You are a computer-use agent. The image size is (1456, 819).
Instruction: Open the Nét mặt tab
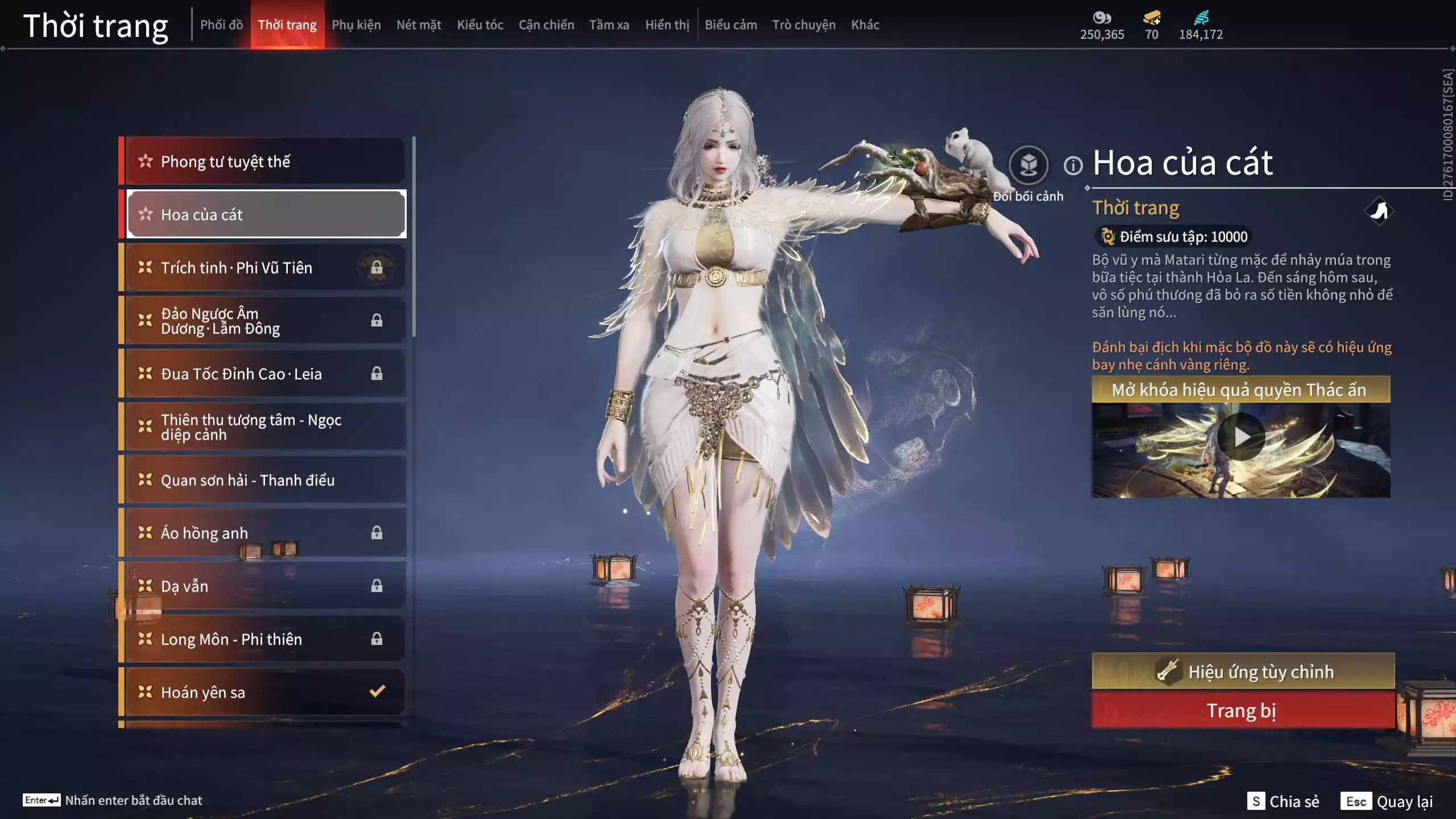[419, 25]
